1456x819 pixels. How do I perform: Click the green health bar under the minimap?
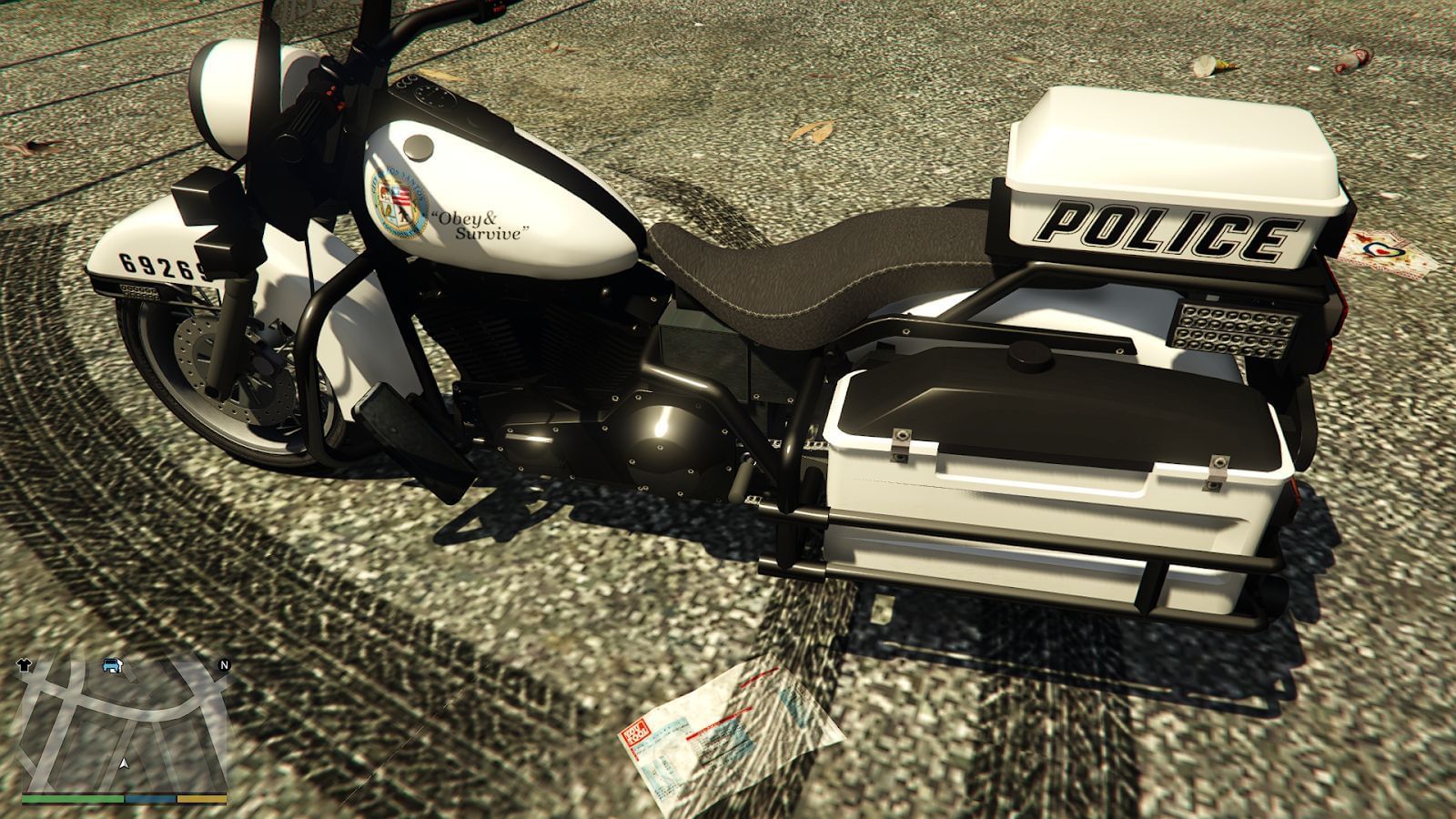(x=71, y=799)
